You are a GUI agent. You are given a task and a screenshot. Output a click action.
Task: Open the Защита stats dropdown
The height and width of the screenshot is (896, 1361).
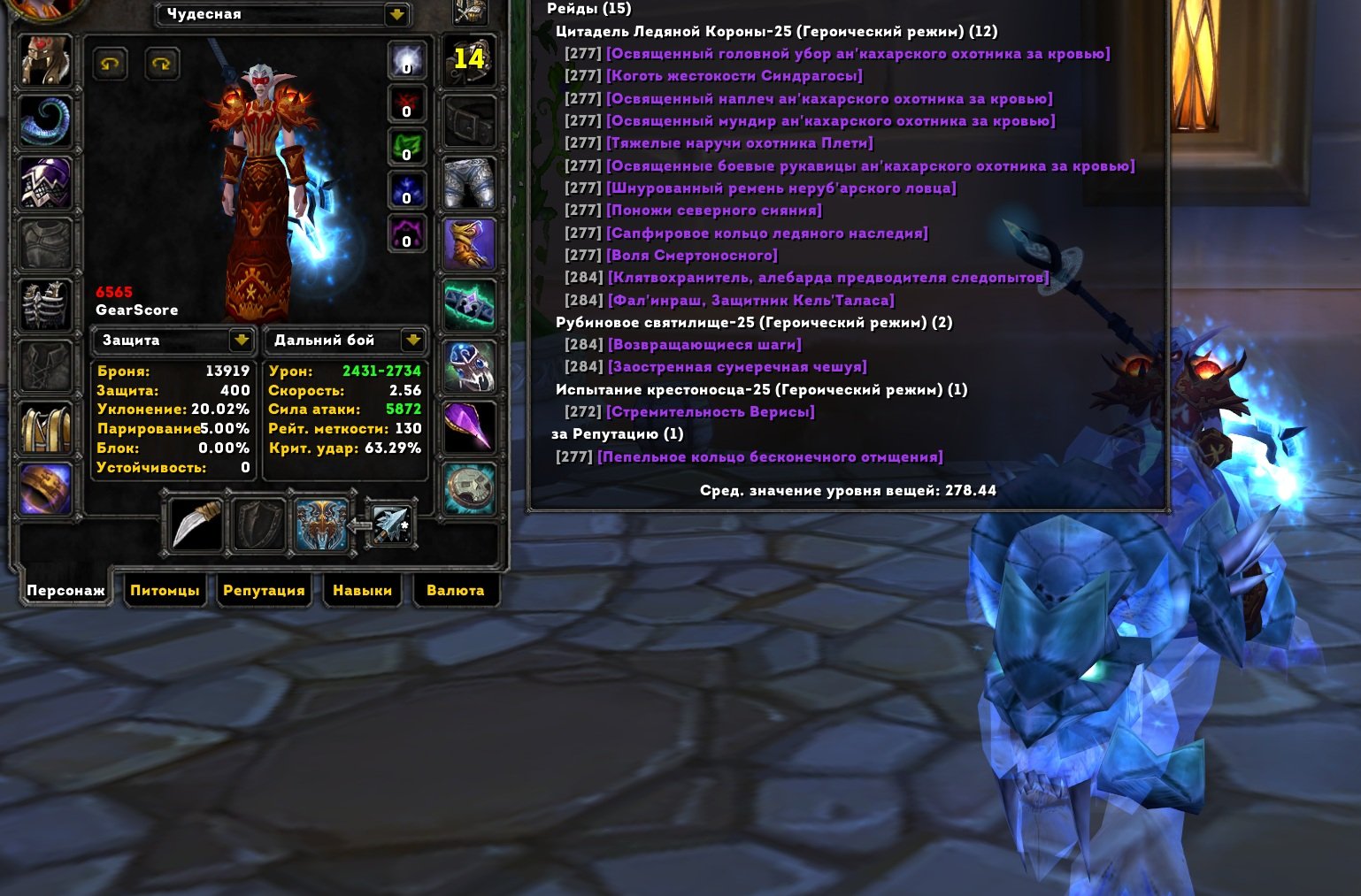(x=241, y=340)
